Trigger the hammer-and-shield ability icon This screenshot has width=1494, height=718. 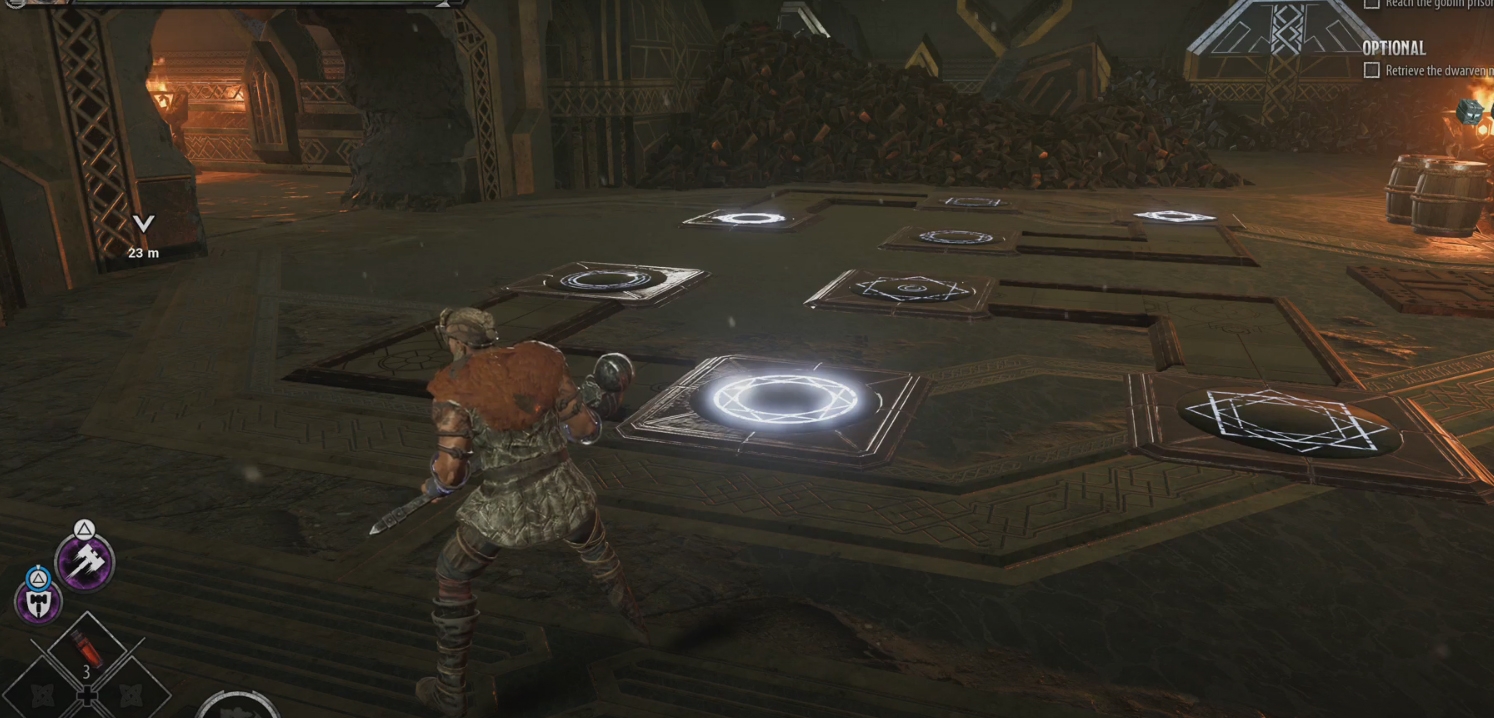click(x=39, y=602)
